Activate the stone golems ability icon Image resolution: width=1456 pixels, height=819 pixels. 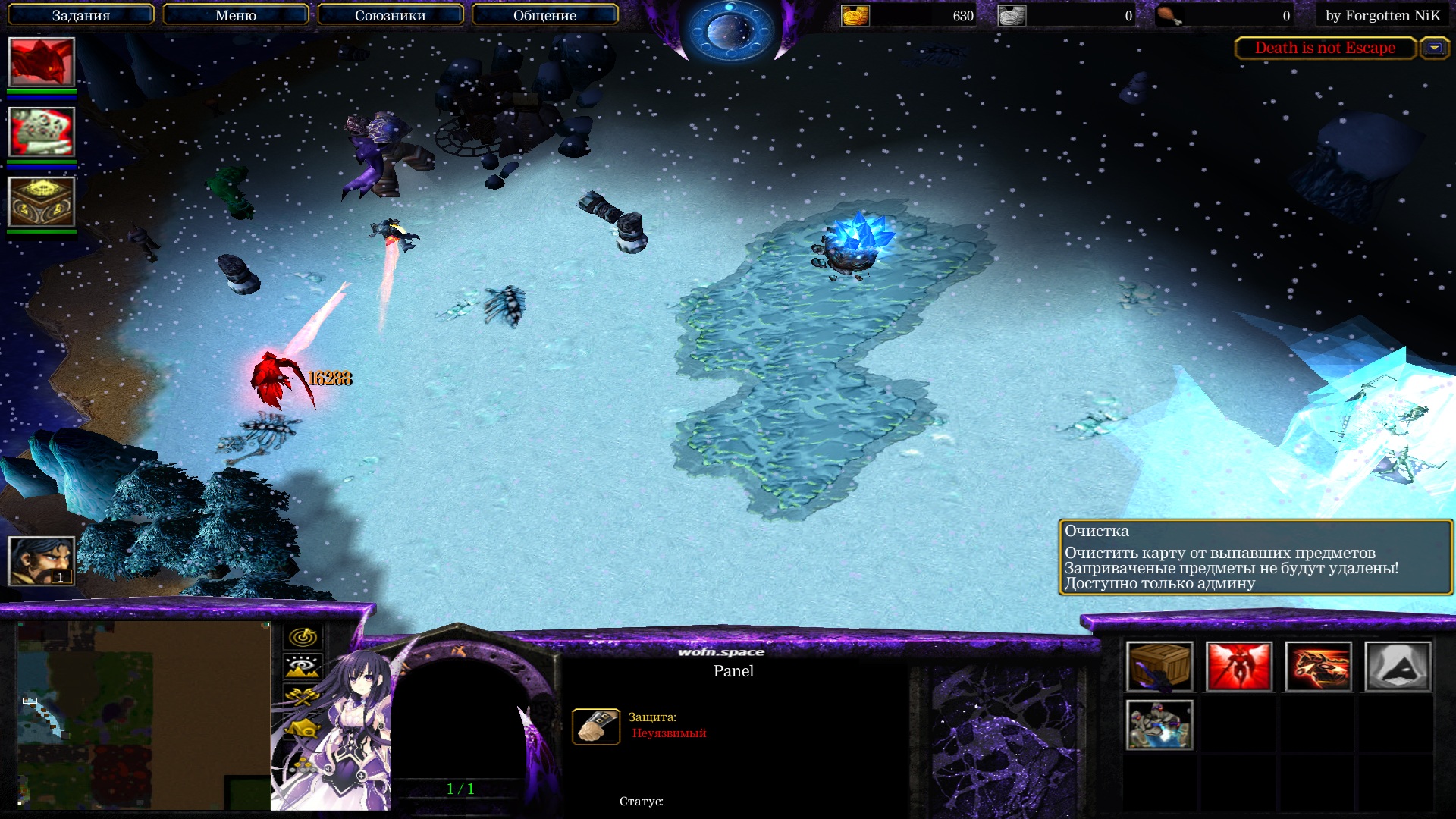[1159, 725]
